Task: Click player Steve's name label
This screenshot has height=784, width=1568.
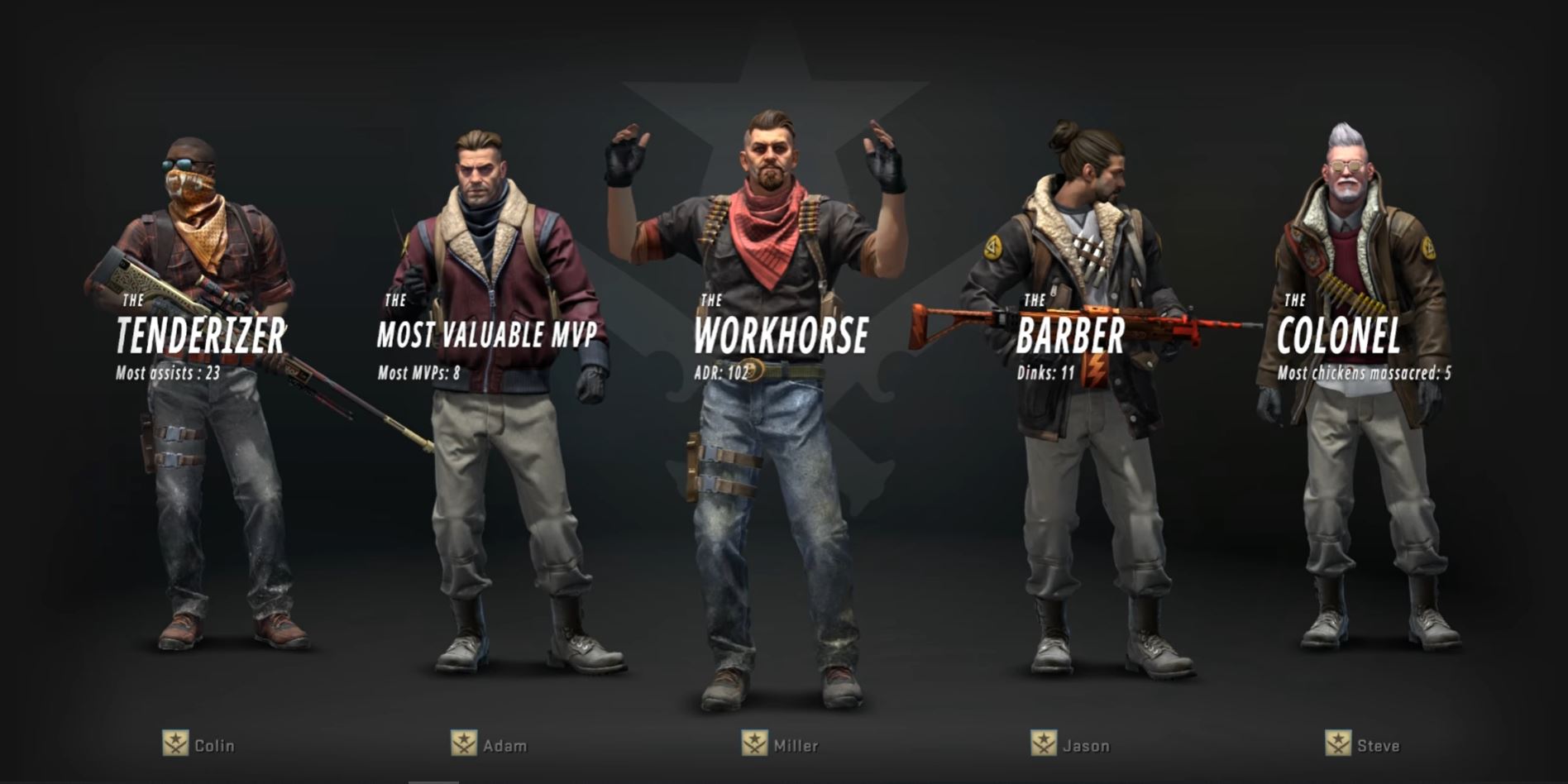Action: 1378,745
